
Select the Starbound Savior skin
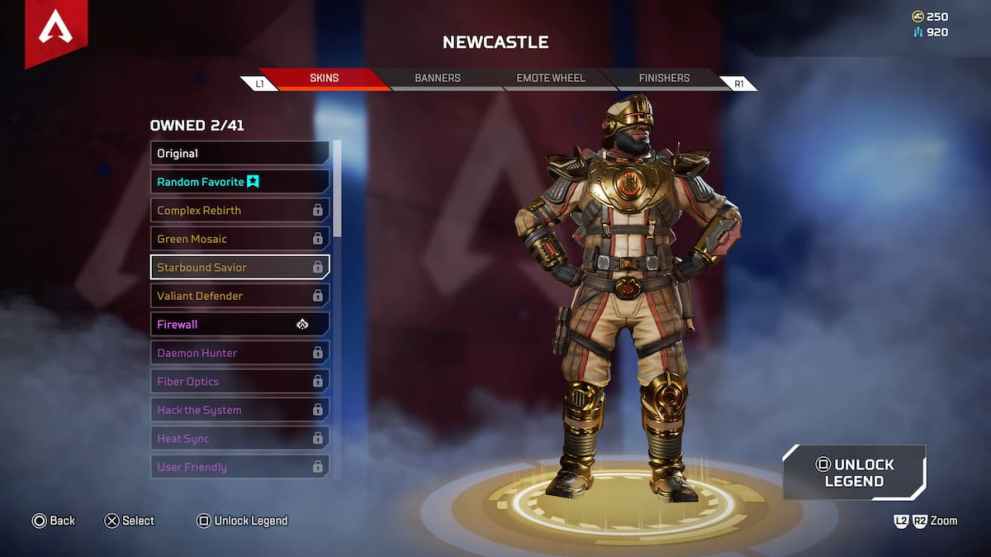pyautogui.click(x=240, y=268)
